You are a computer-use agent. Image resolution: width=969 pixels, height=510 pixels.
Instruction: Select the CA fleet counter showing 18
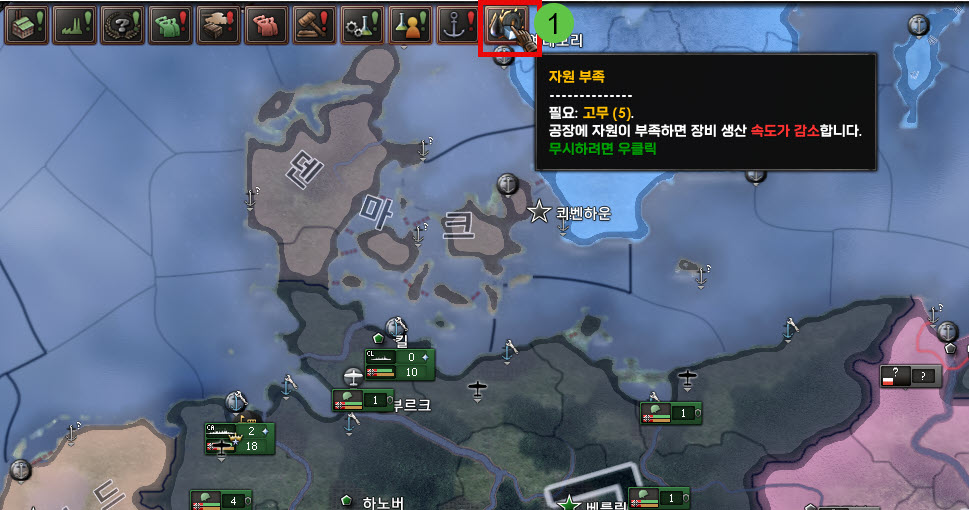point(238,439)
